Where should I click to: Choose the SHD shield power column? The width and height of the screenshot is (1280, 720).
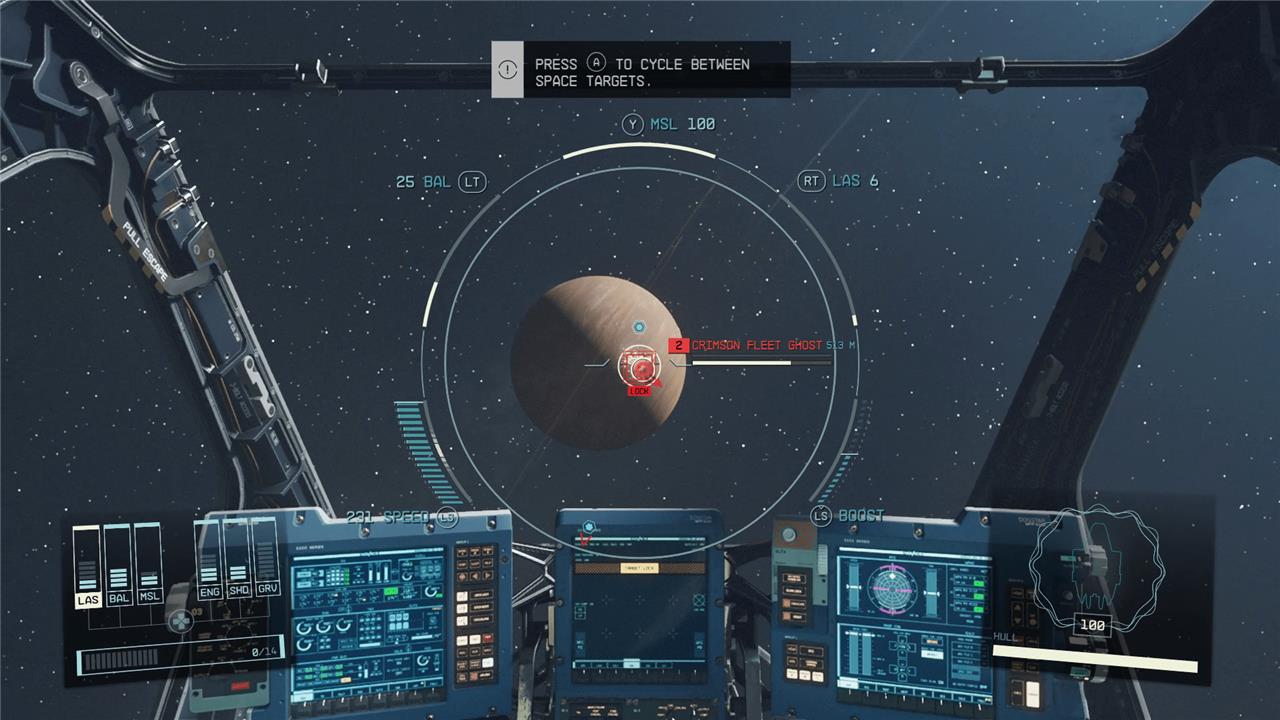click(x=238, y=564)
